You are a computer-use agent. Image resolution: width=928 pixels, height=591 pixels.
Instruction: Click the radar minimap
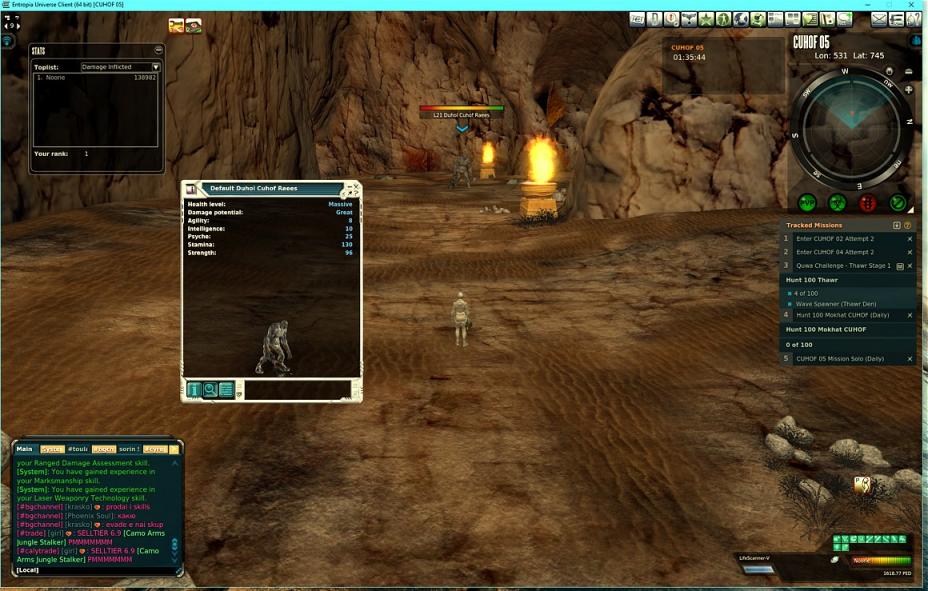point(851,125)
